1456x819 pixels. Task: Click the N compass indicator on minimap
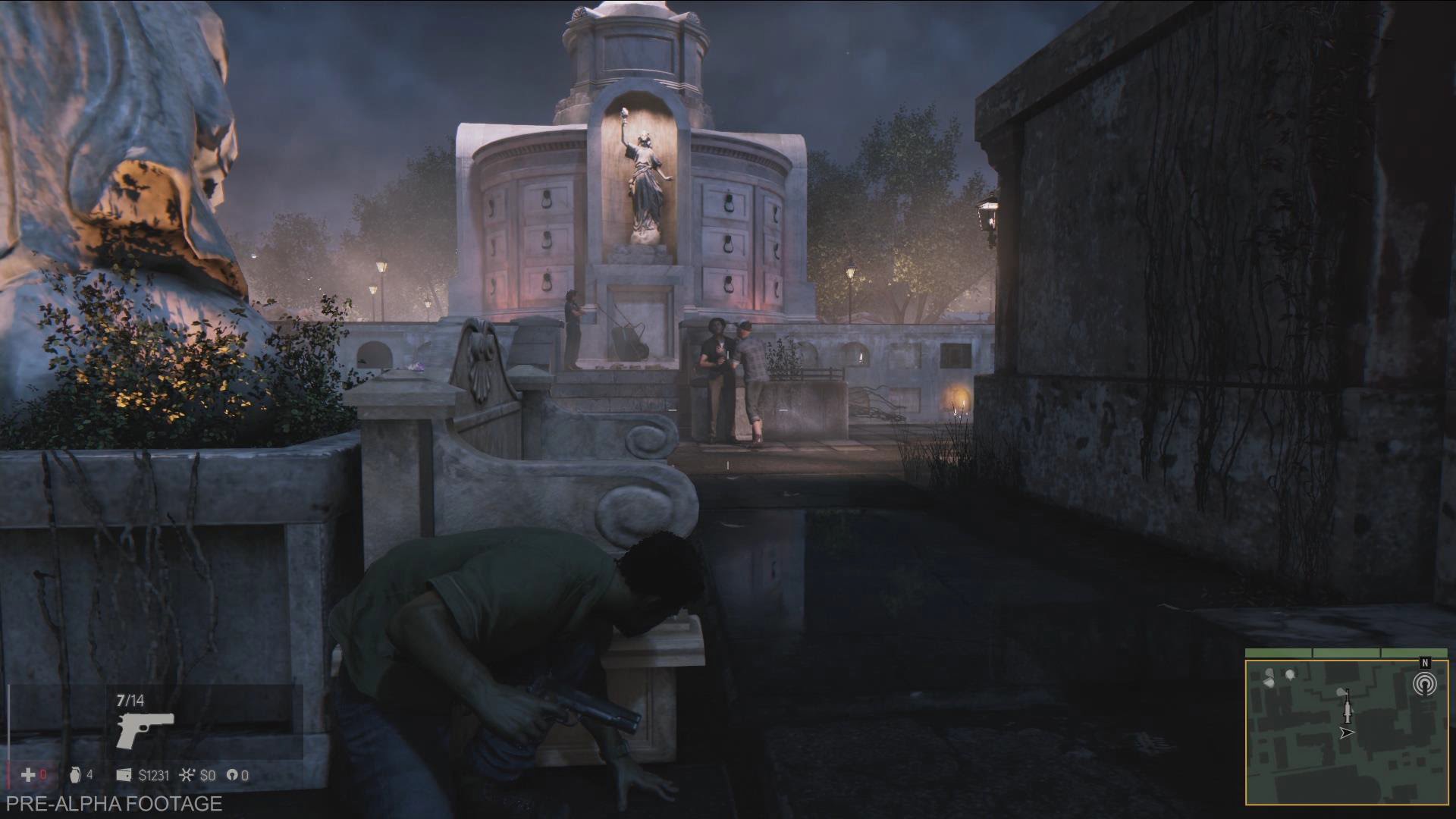tap(1424, 662)
